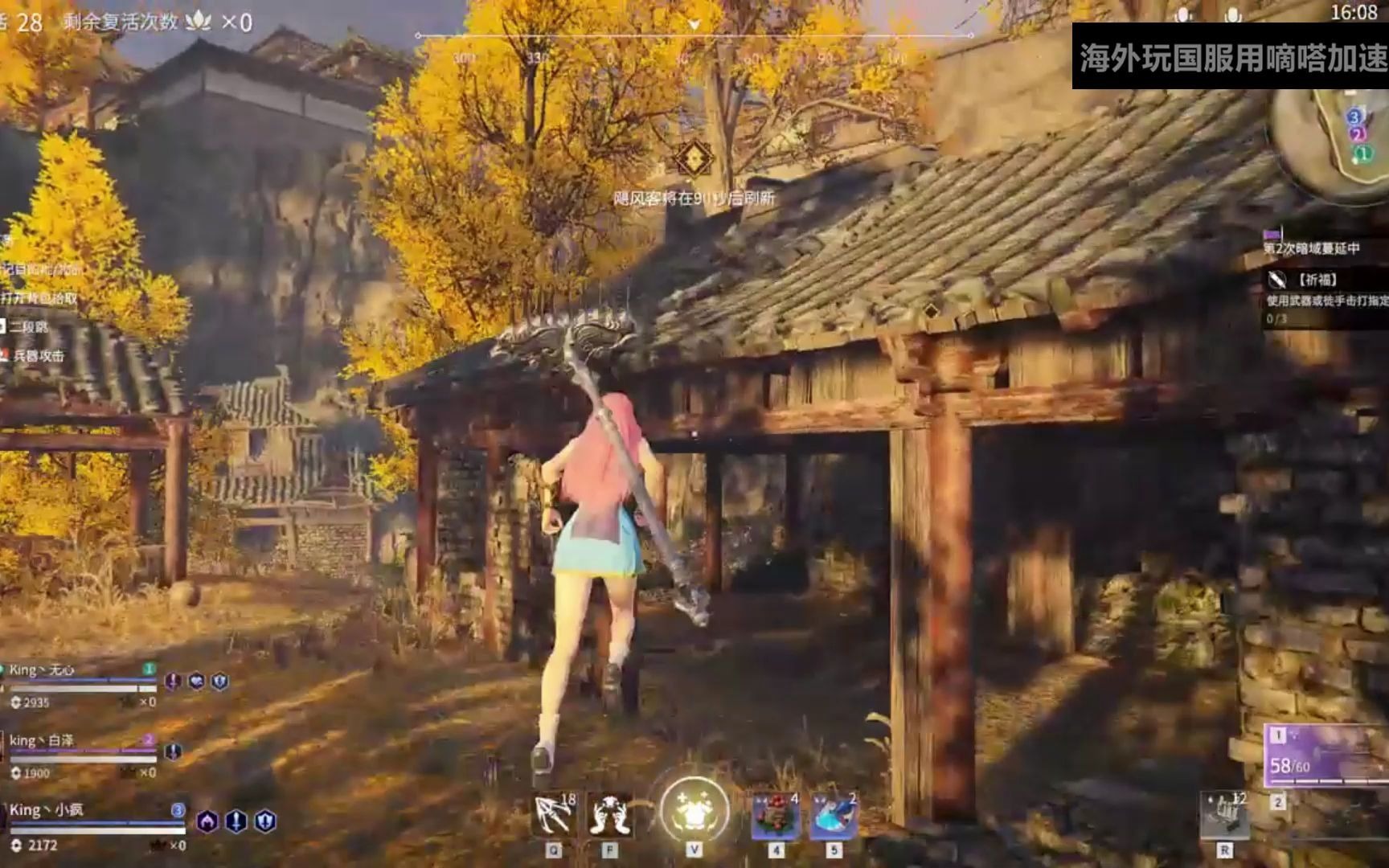
Task: Expand the 隐风客将在90秒后刷新 event icon
Action: (693, 161)
